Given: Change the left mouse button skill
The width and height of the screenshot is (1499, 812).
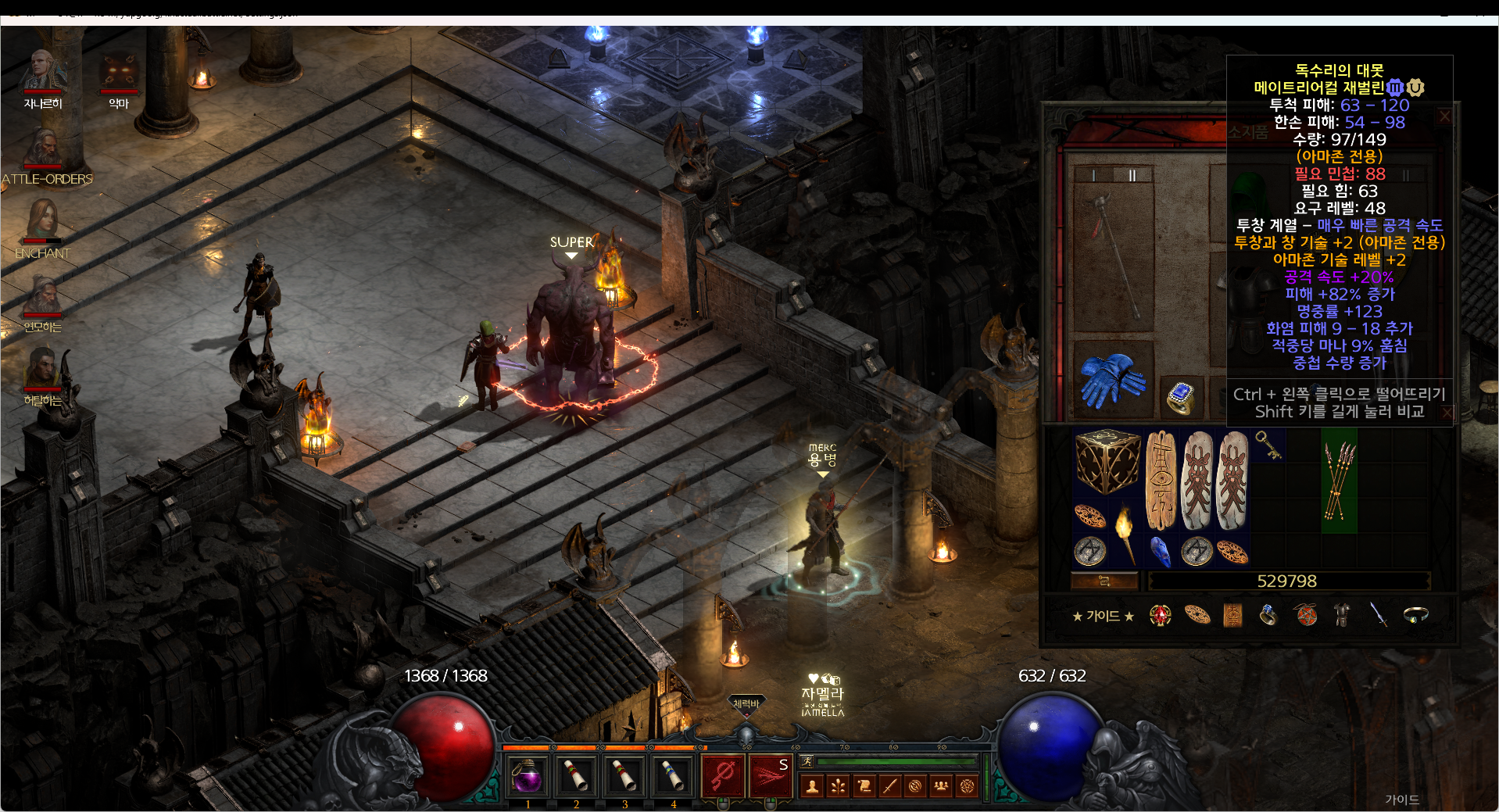Looking at the screenshot, I should [723, 776].
